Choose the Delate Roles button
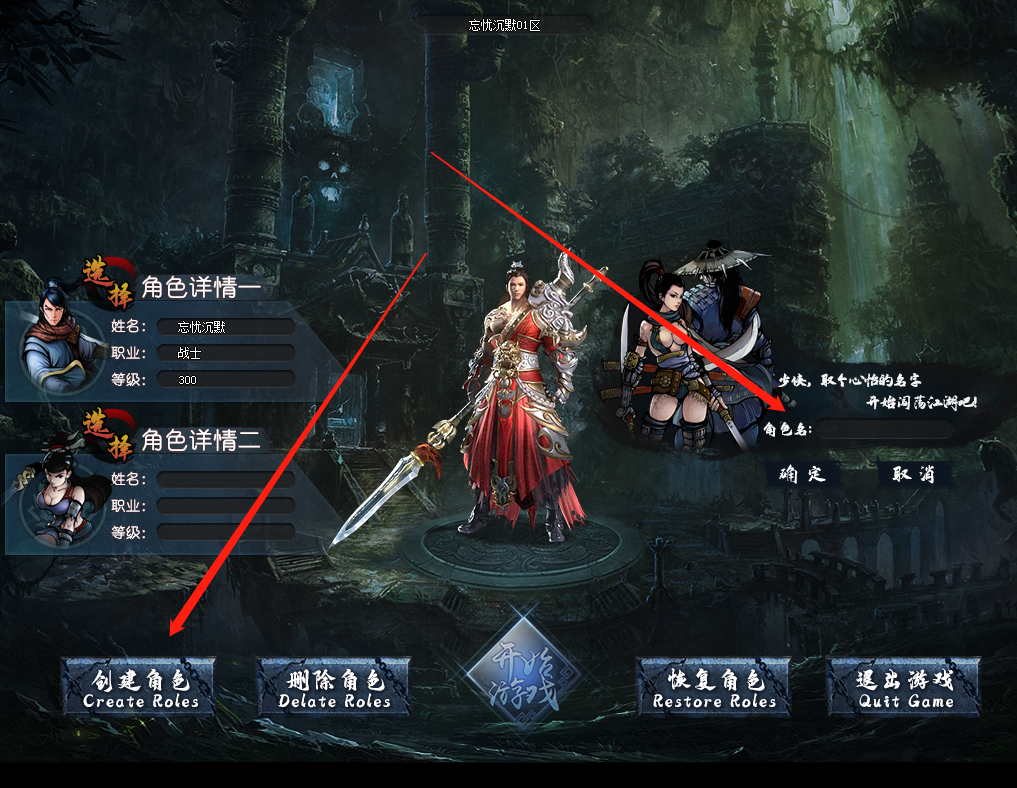The width and height of the screenshot is (1017, 788). pyautogui.click(x=334, y=688)
